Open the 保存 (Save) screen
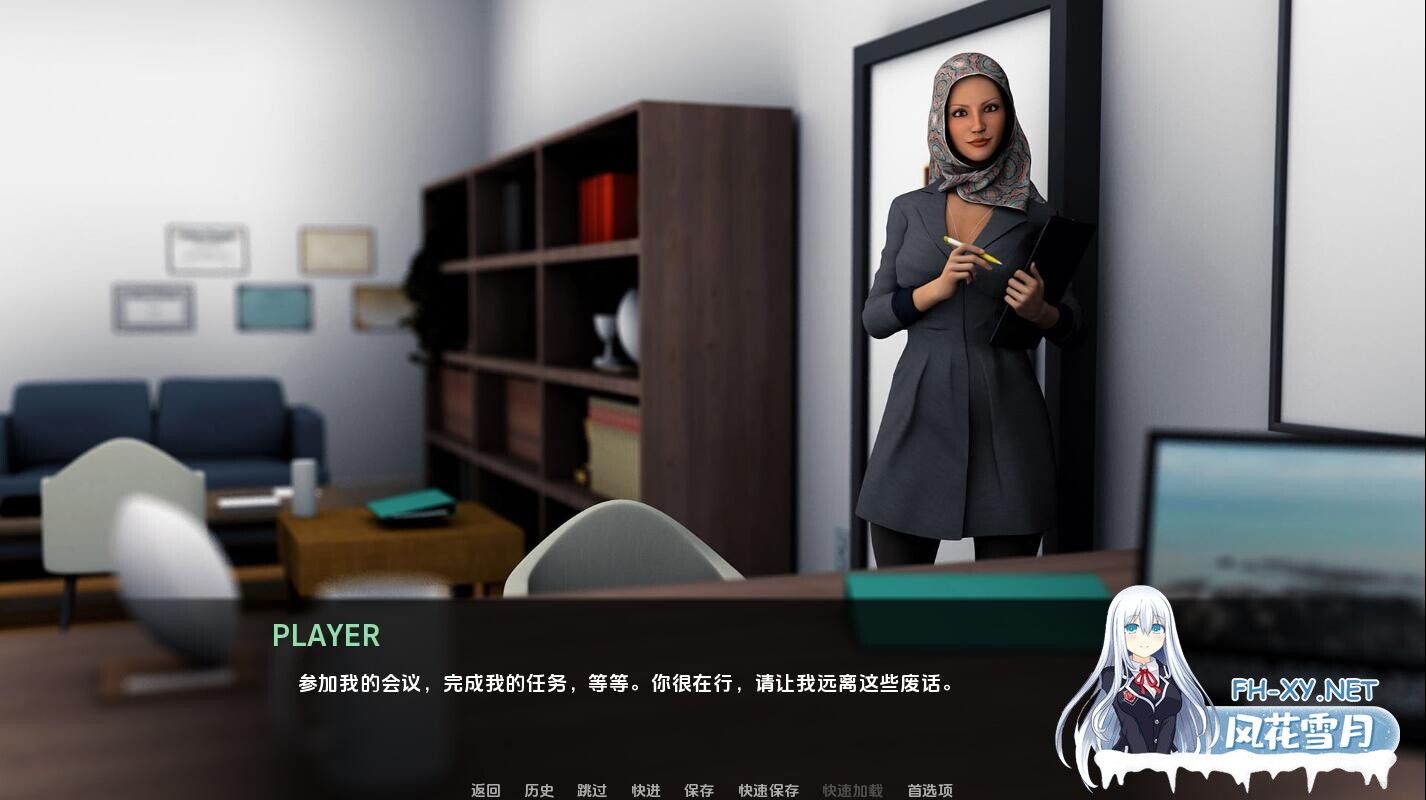Screen dimensions: 1426x800 698,790
